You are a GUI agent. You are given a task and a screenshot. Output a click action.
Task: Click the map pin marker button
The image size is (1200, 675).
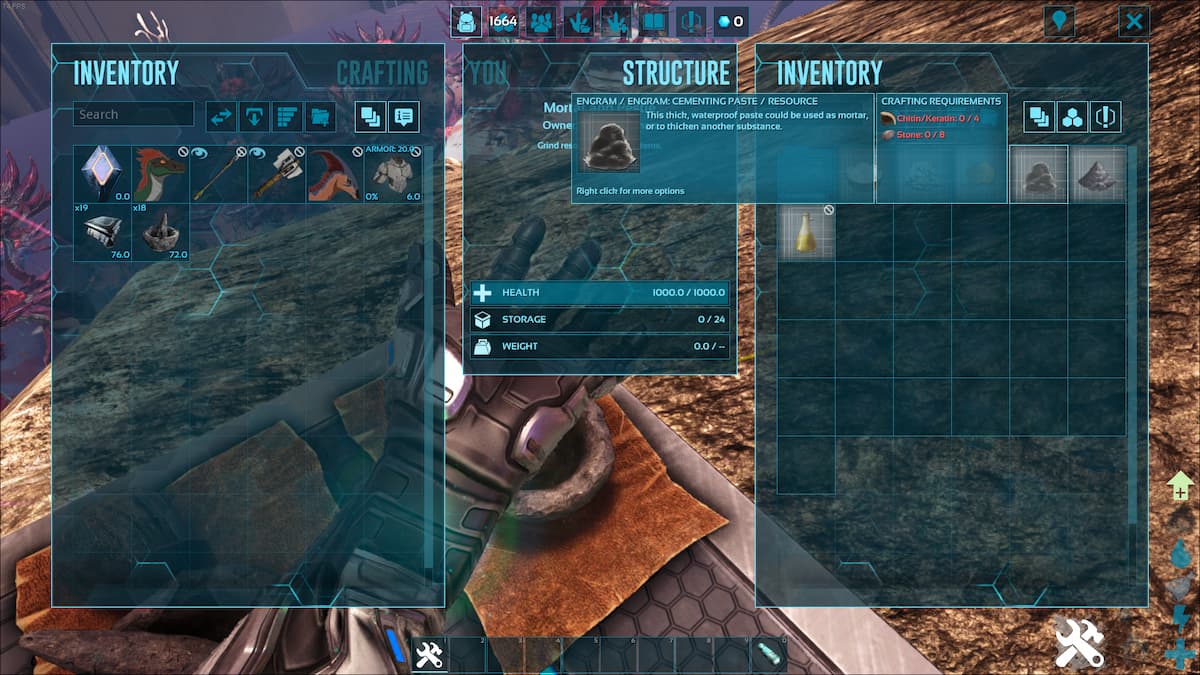click(1058, 21)
